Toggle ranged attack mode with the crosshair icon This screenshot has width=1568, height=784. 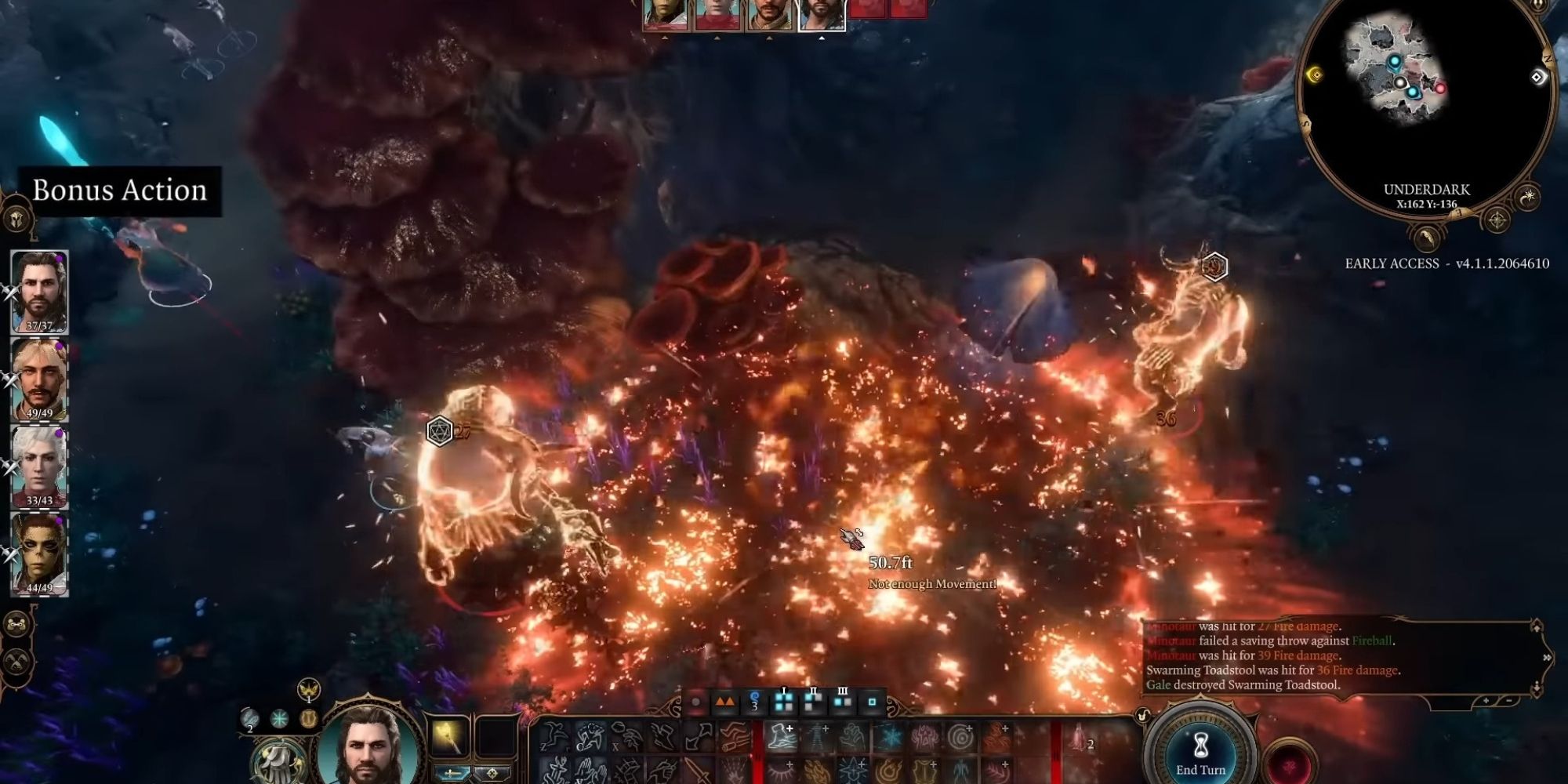[496, 775]
